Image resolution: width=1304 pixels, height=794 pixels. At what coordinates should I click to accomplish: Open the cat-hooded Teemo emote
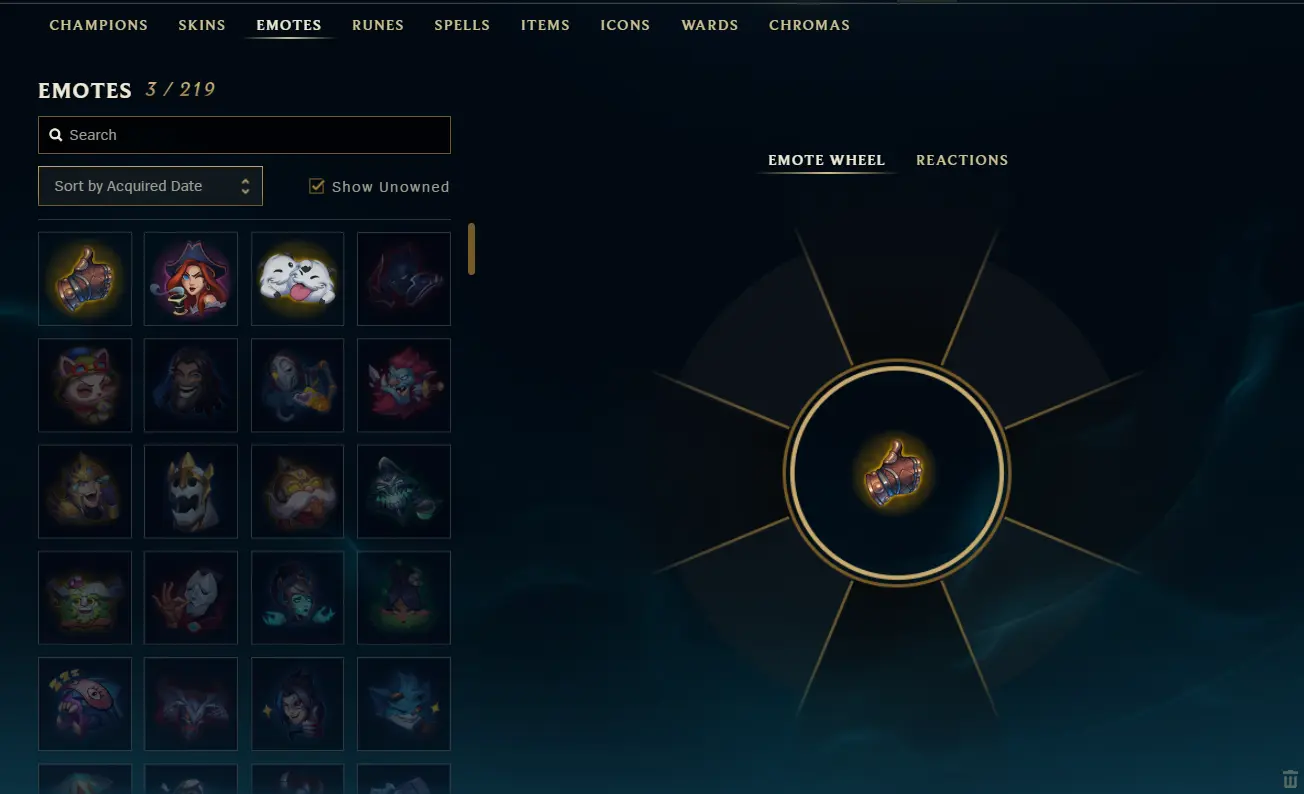84,385
